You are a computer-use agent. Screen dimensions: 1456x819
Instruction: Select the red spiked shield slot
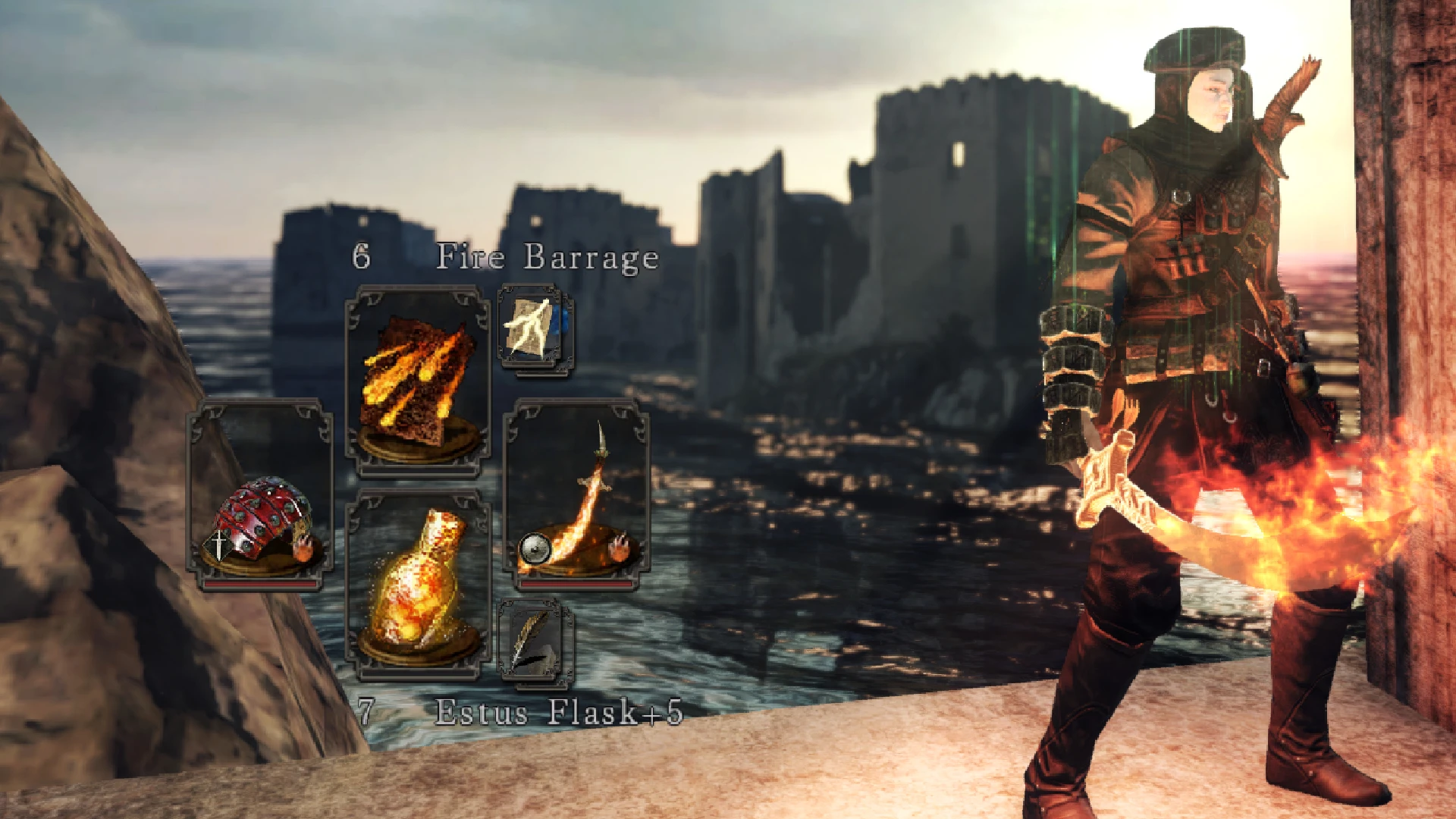[x=259, y=494]
